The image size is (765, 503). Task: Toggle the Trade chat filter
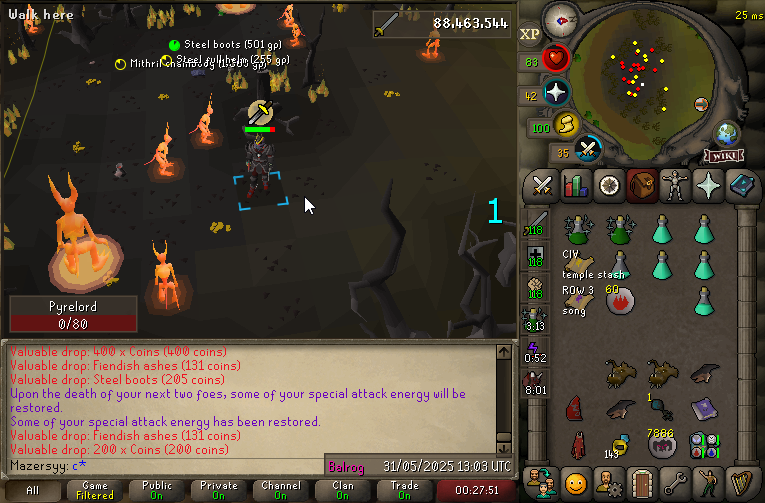pos(404,490)
